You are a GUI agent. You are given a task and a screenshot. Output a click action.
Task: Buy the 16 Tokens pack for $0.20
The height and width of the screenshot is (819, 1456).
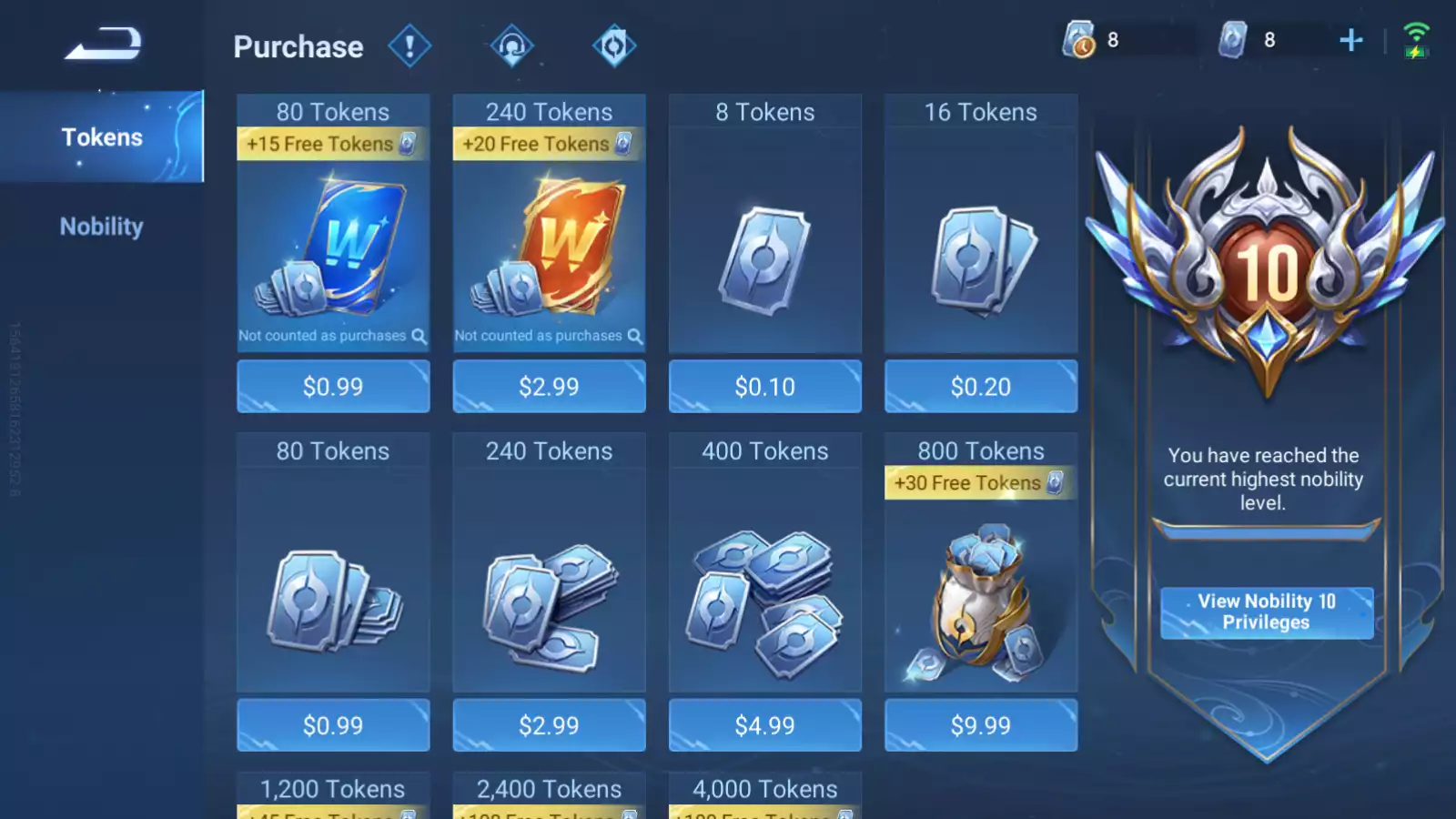(x=980, y=387)
